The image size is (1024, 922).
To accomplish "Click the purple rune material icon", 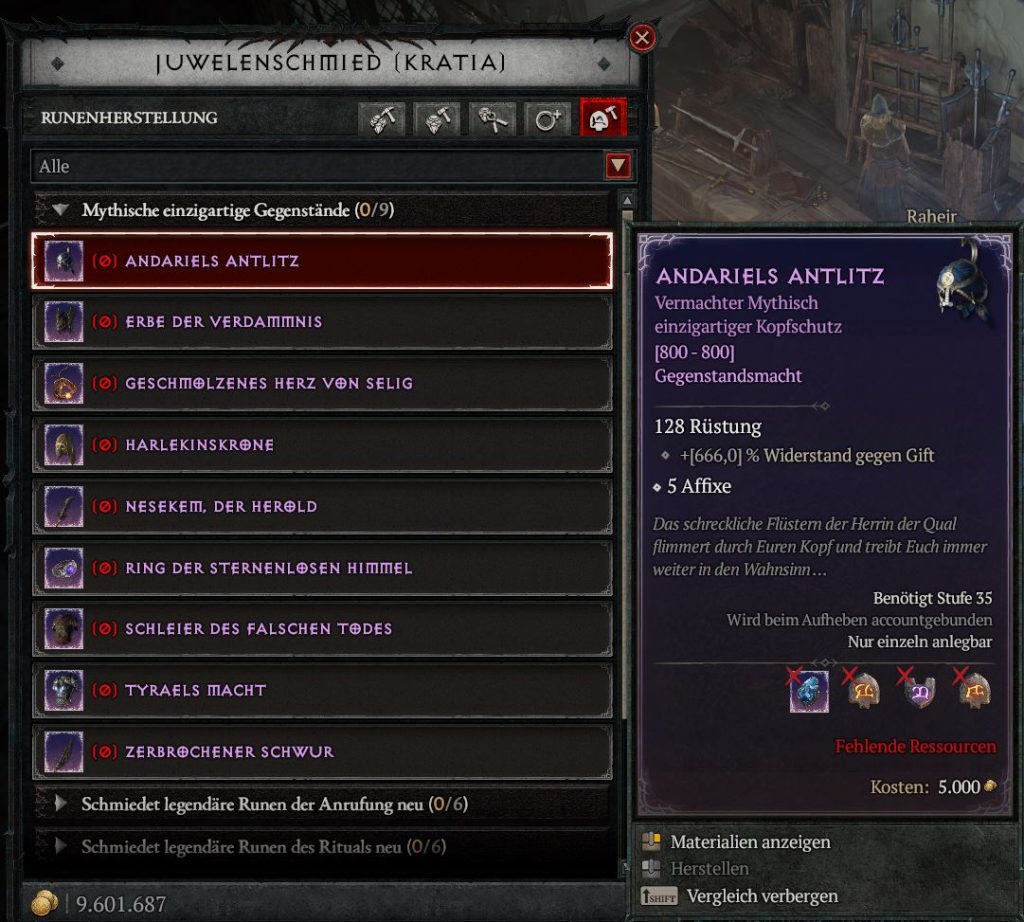I will (x=919, y=692).
